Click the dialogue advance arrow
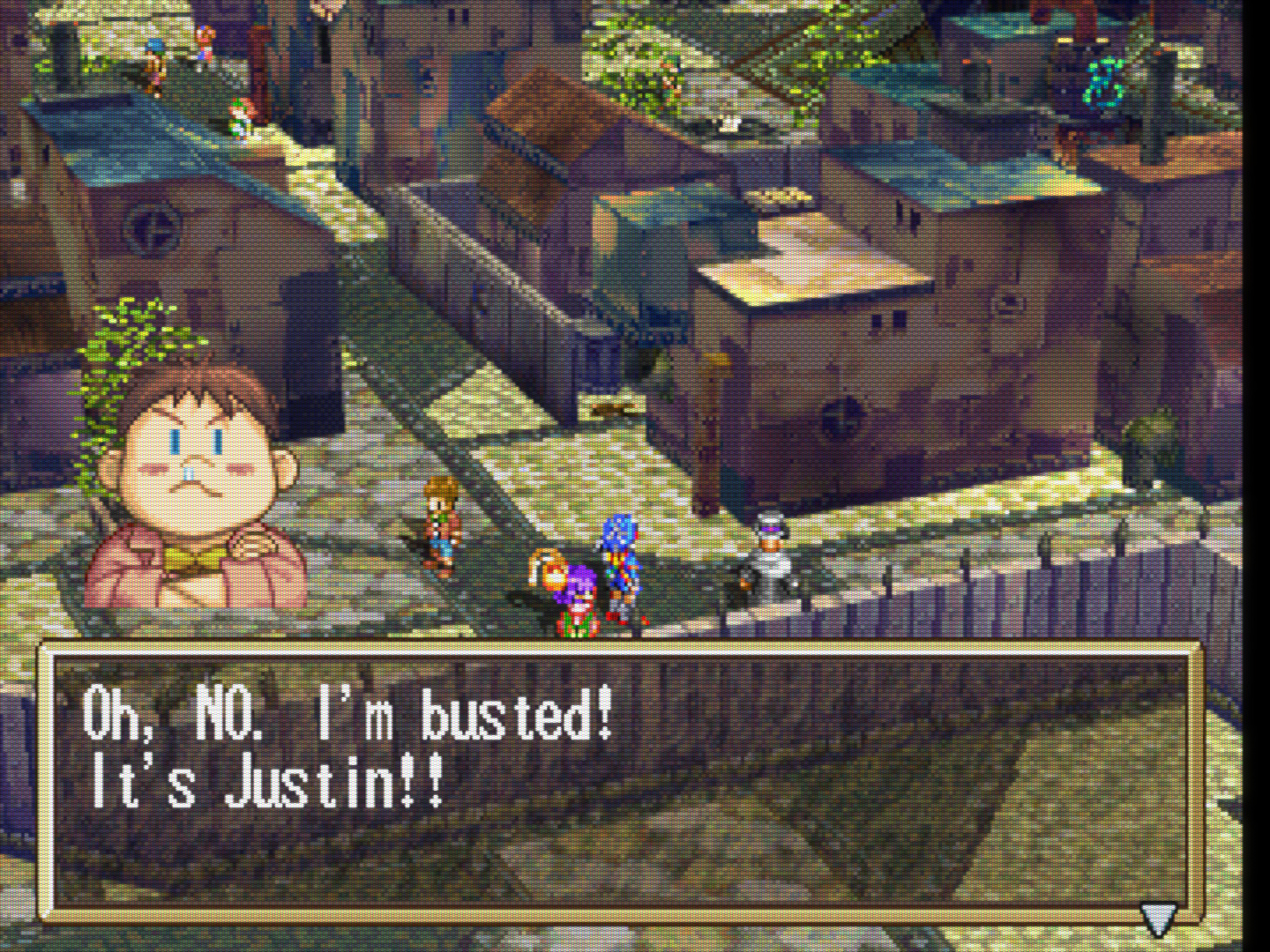Screen dimensions: 1270x952 (x=1157, y=918)
